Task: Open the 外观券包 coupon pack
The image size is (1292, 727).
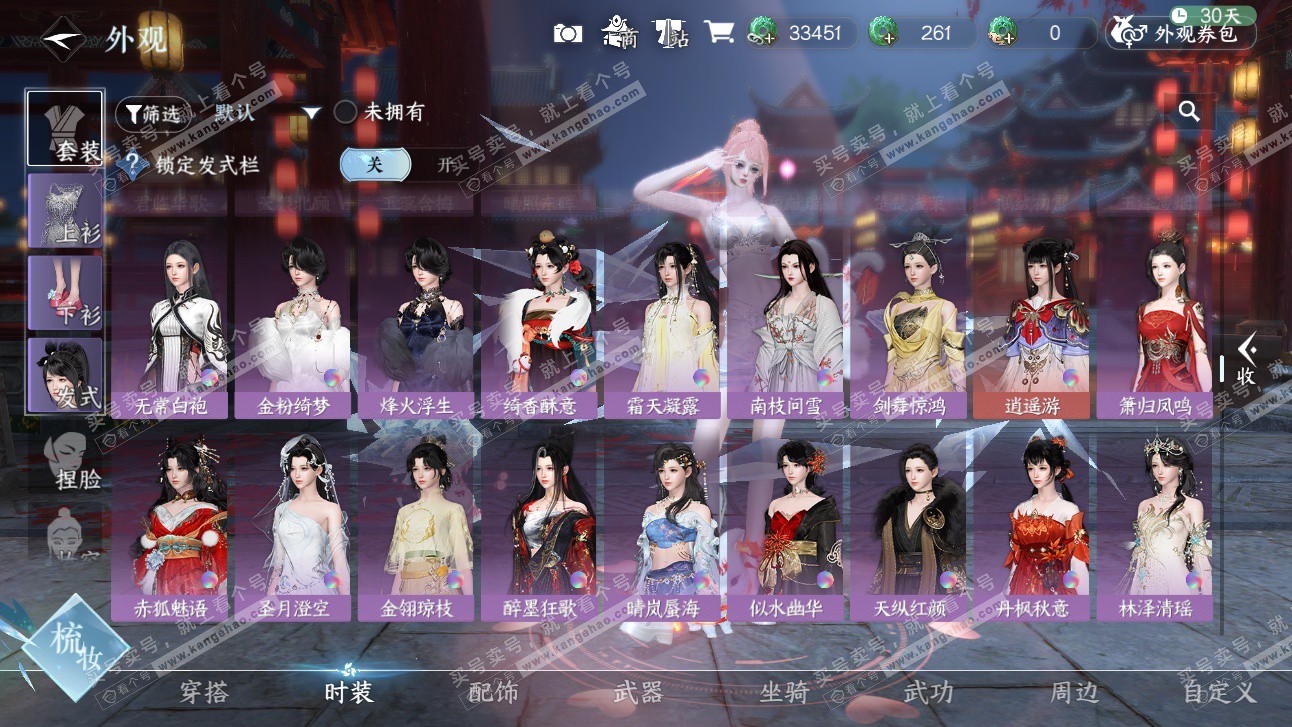Action: [1181, 33]
